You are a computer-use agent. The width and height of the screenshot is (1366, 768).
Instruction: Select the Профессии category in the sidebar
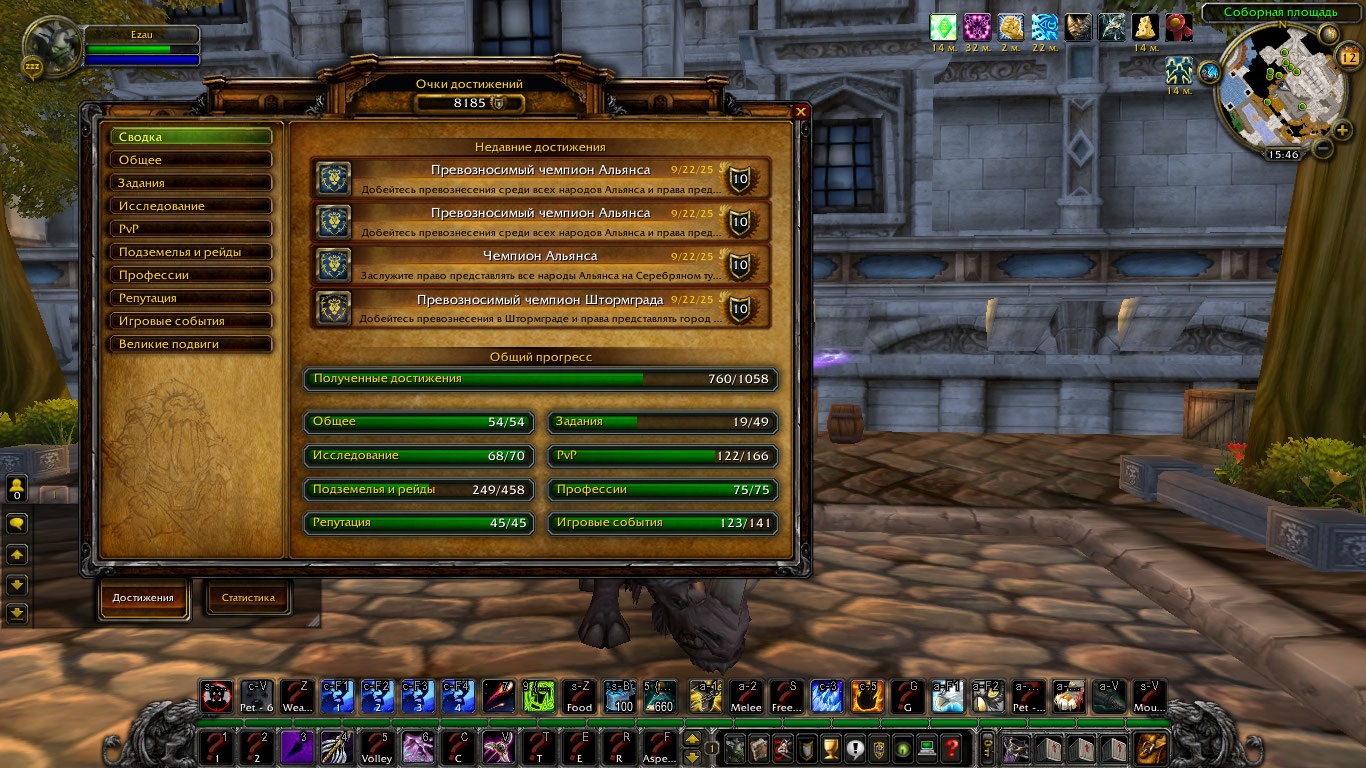point(190,275)
